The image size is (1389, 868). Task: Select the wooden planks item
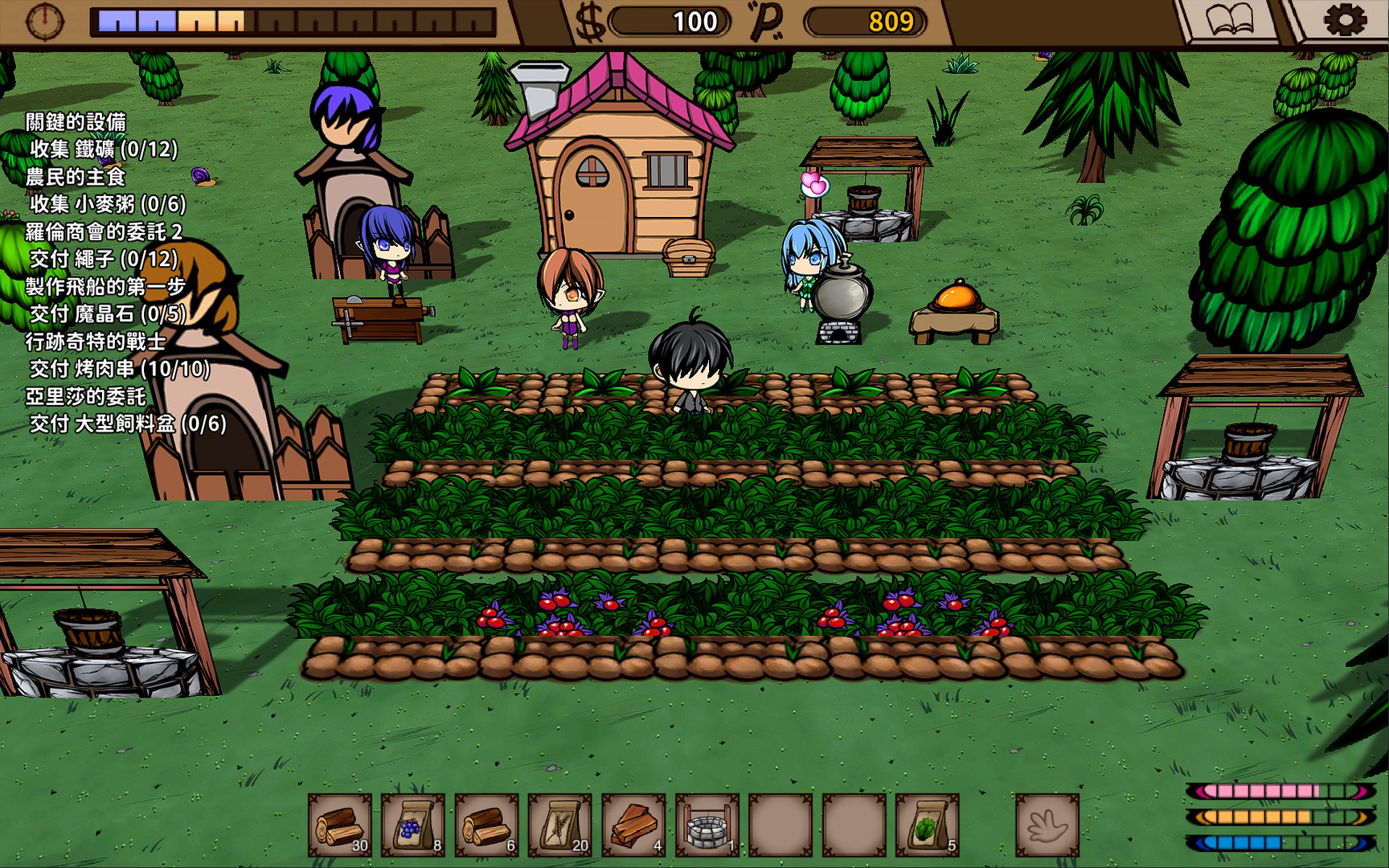tap(634, 825)
